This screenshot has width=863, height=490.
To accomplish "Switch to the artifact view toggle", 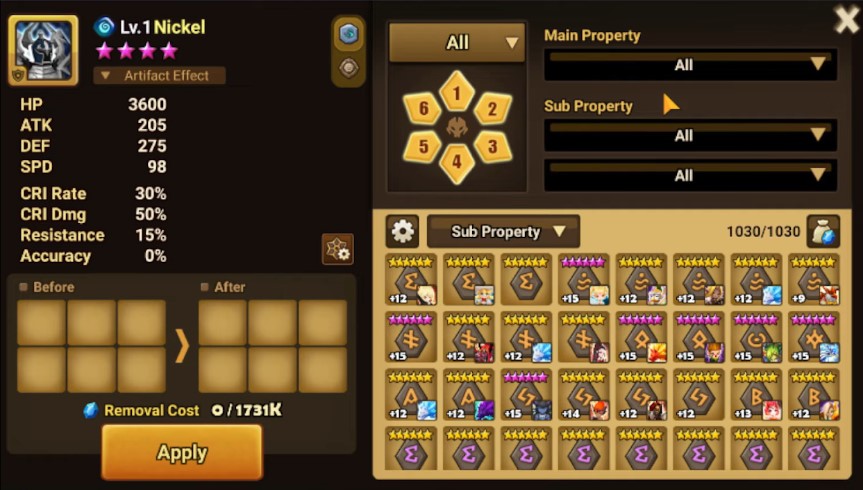I will click(348, 68).
